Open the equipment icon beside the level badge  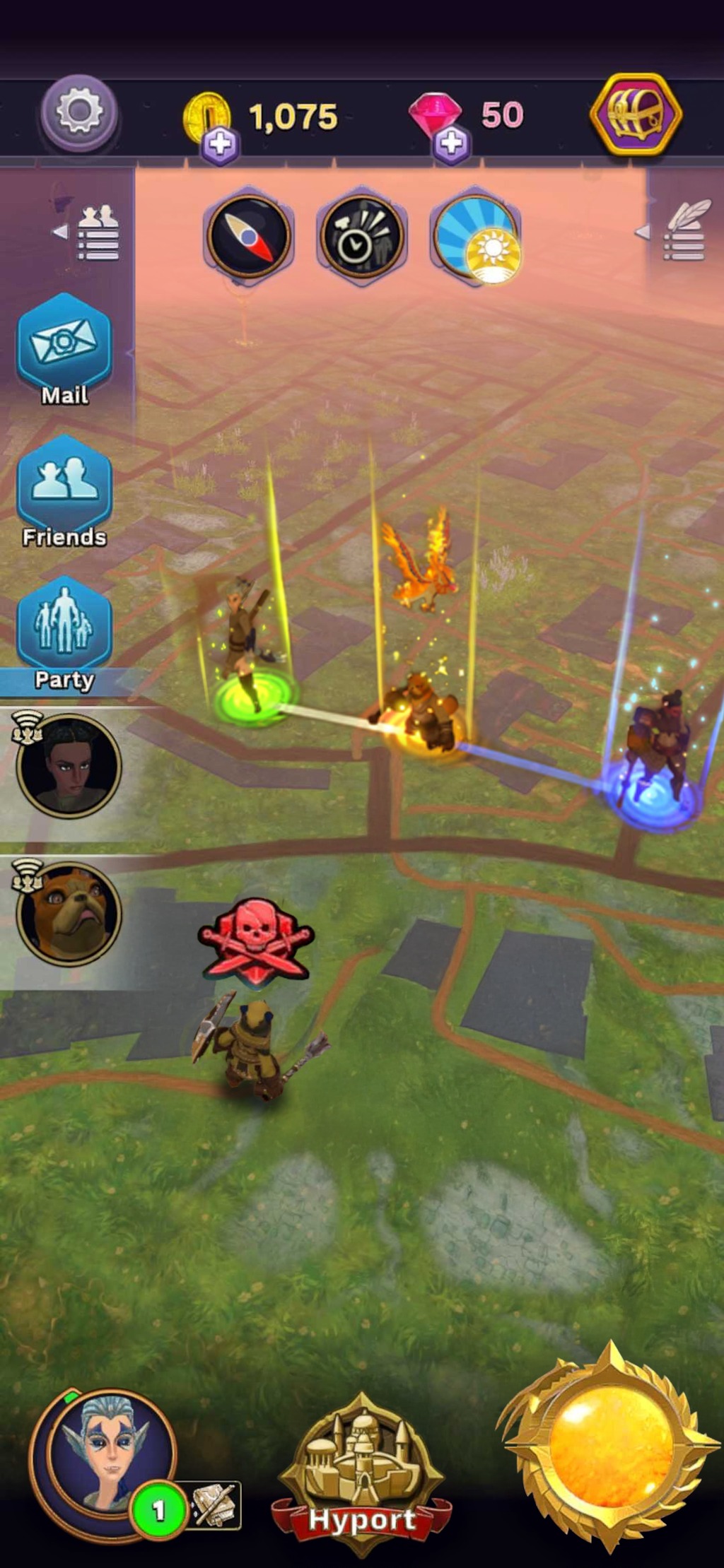[x=213, y=1506]
